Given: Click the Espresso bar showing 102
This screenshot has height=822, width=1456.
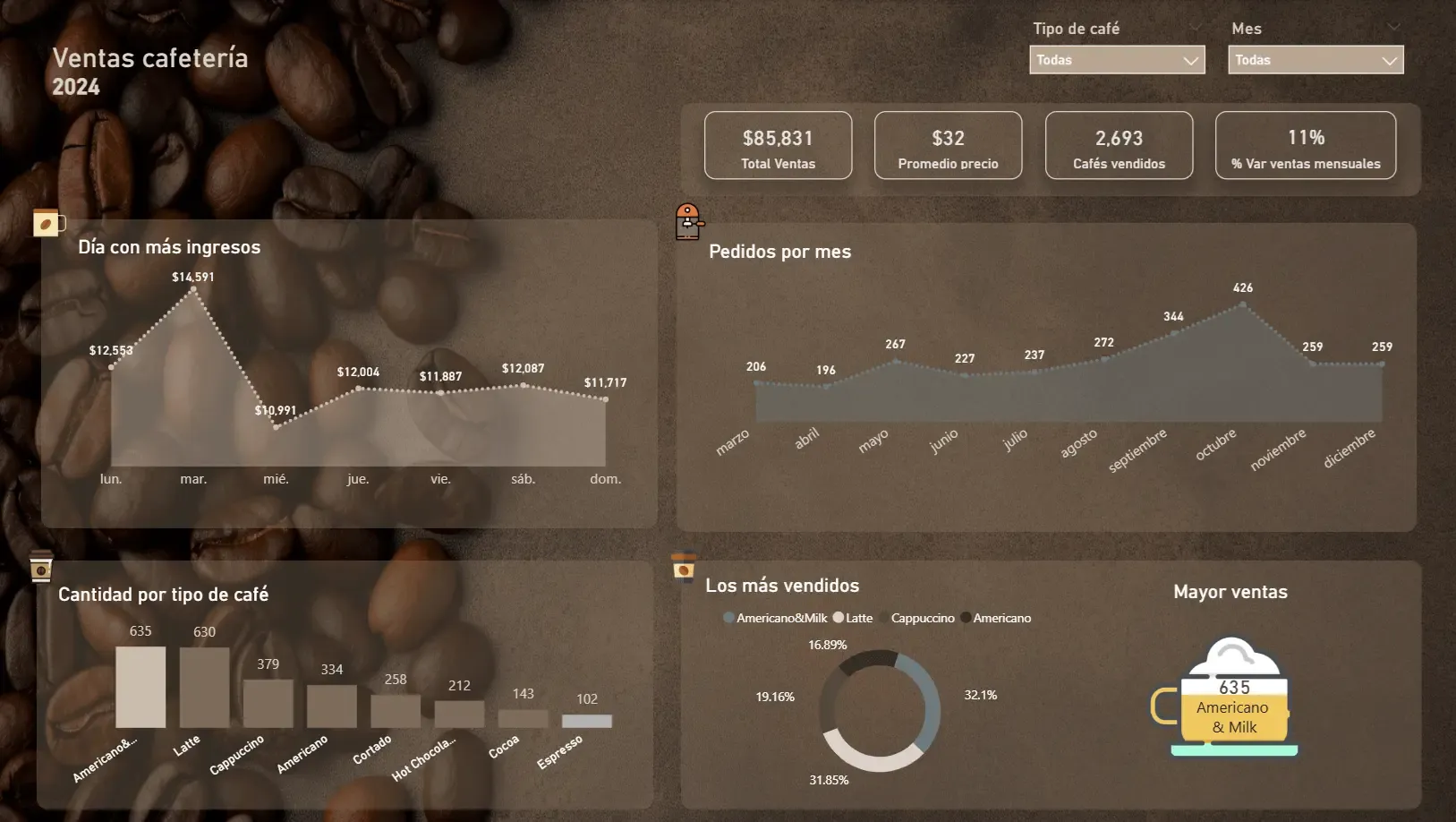Looking at the screenshot, I should click(586, 719).
